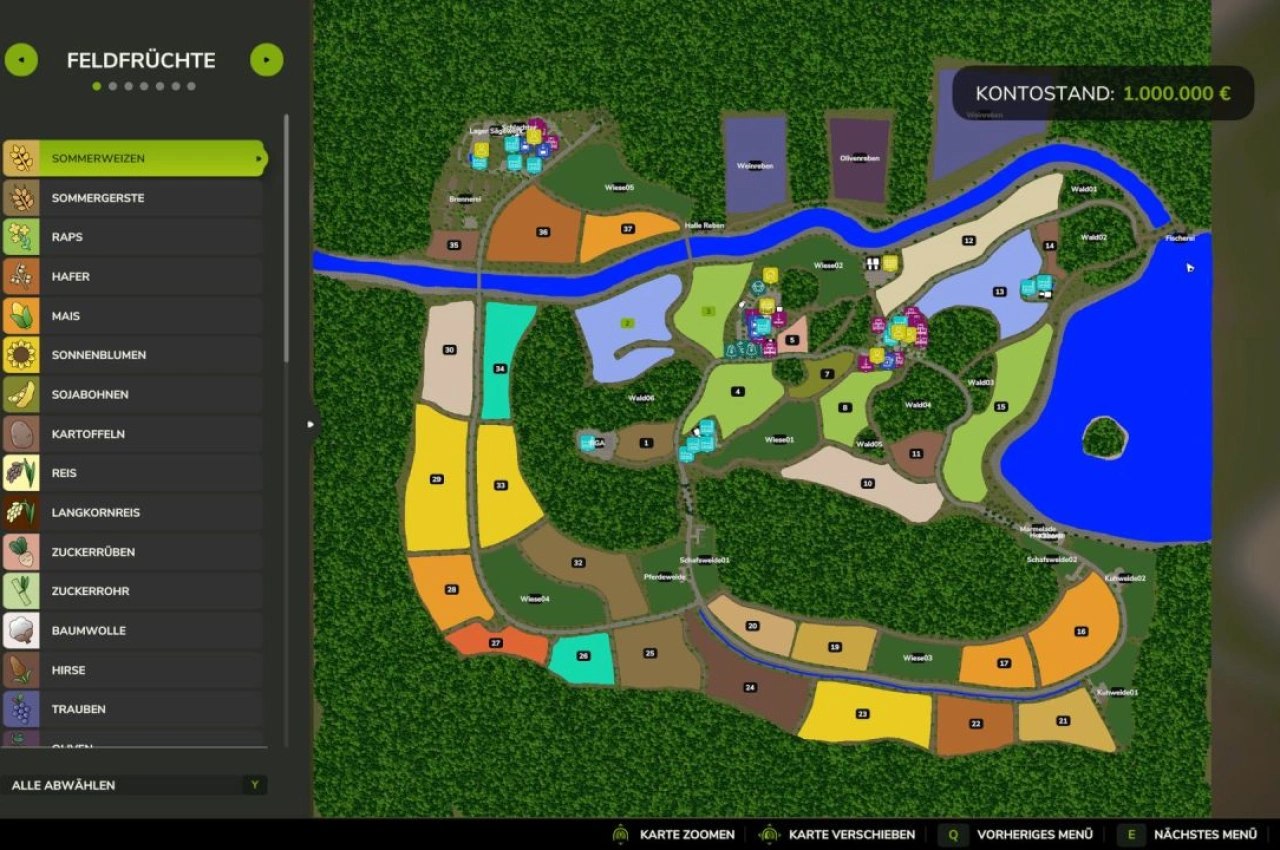Click the left green arrow beside FELDFRÜCHTE
The image size is (1280, 850).
pyautogui.click(x=20, y=60)
